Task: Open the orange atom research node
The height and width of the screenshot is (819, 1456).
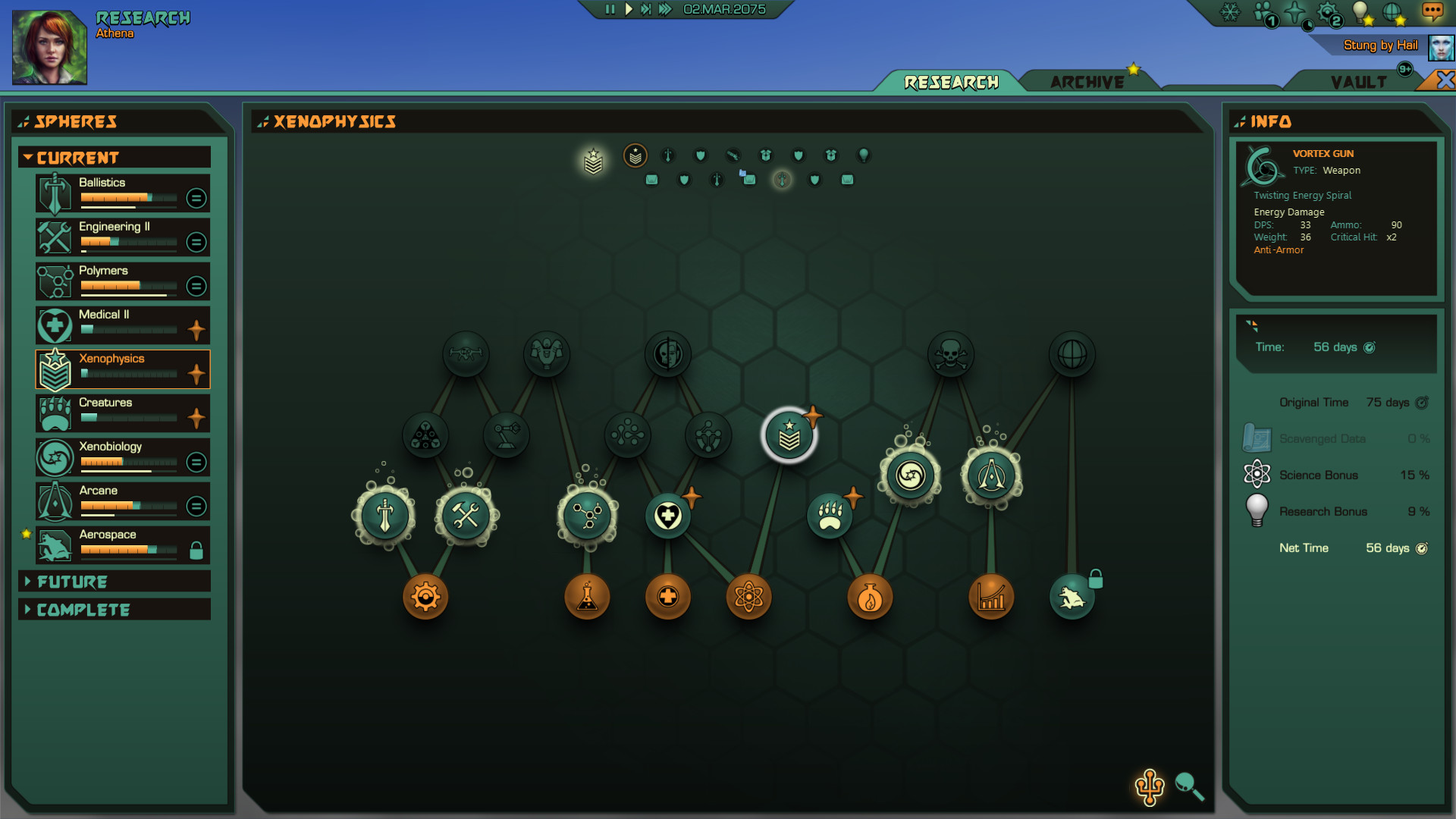Action: pos(748,597)
